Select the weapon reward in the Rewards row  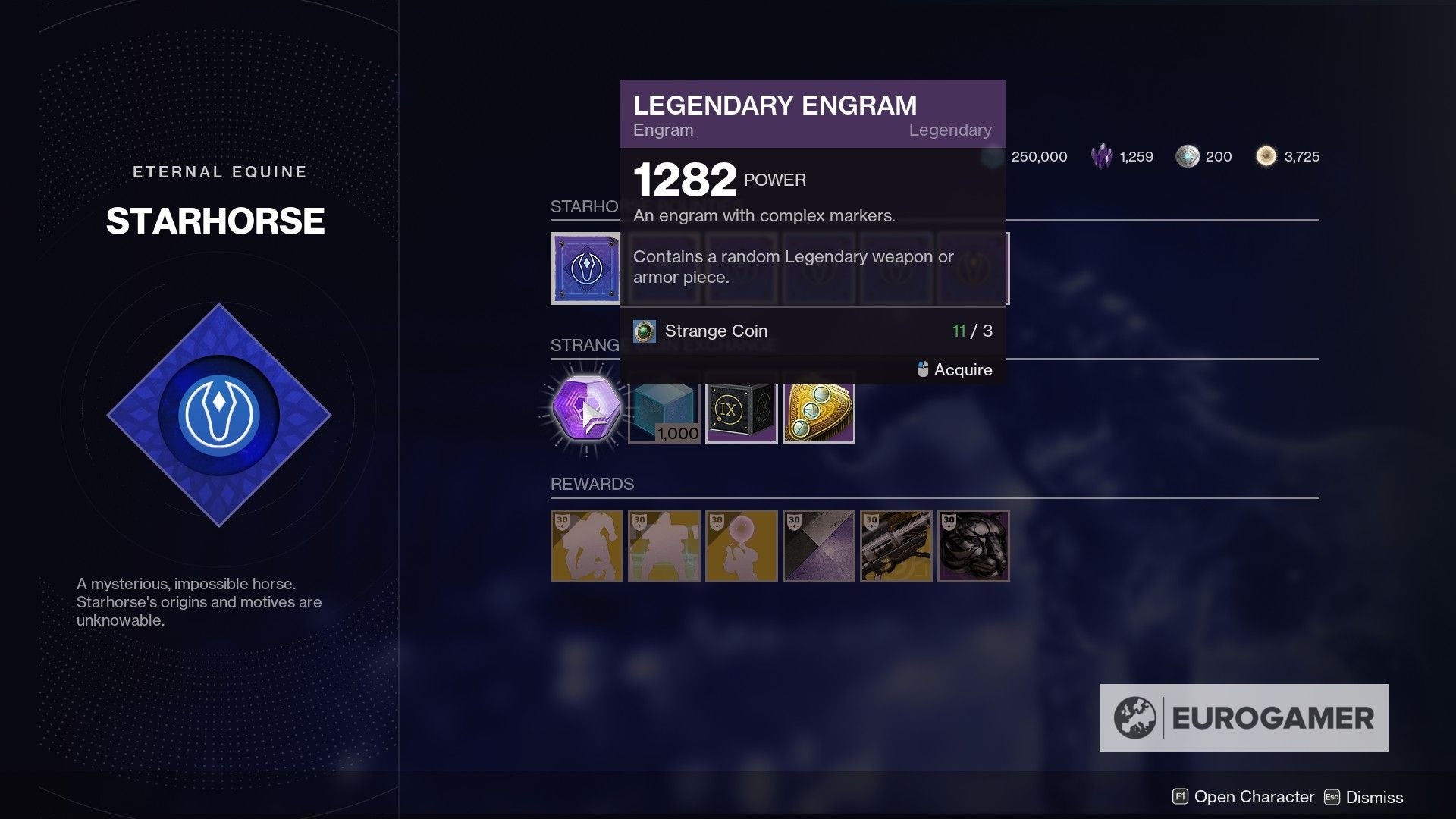pos(895,546)
